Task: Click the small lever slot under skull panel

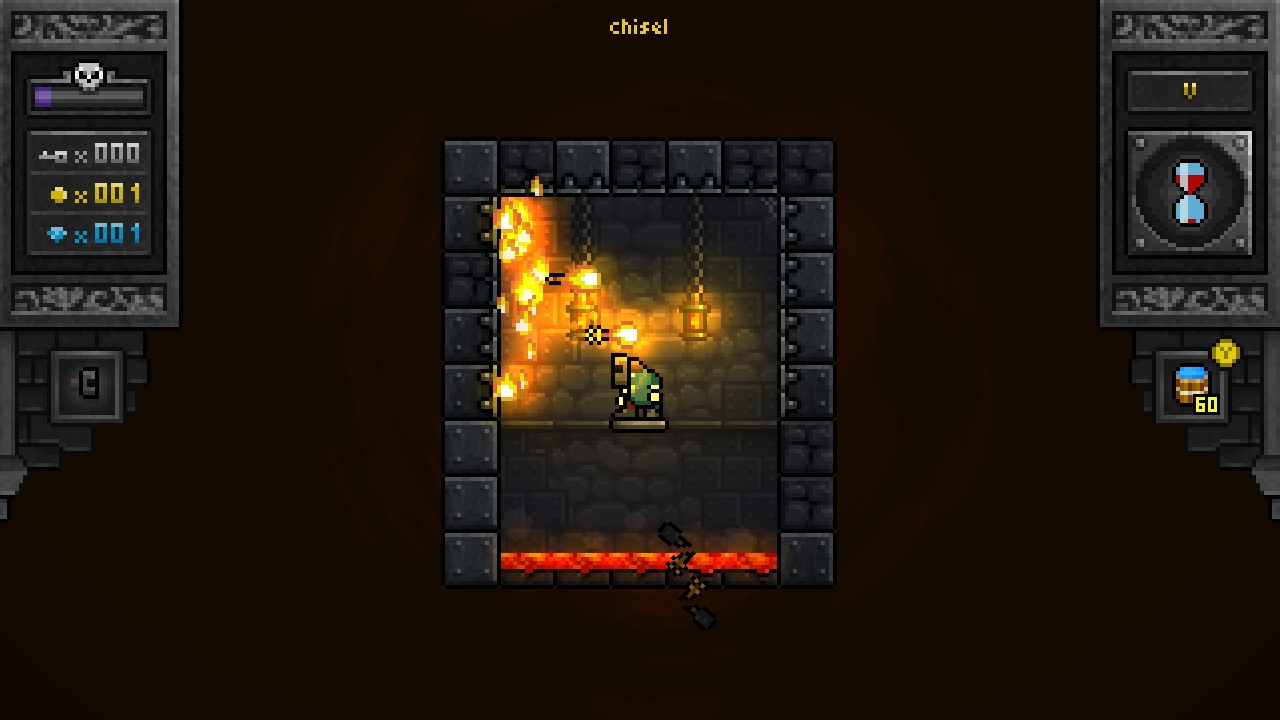Action: tap(87, 385)
